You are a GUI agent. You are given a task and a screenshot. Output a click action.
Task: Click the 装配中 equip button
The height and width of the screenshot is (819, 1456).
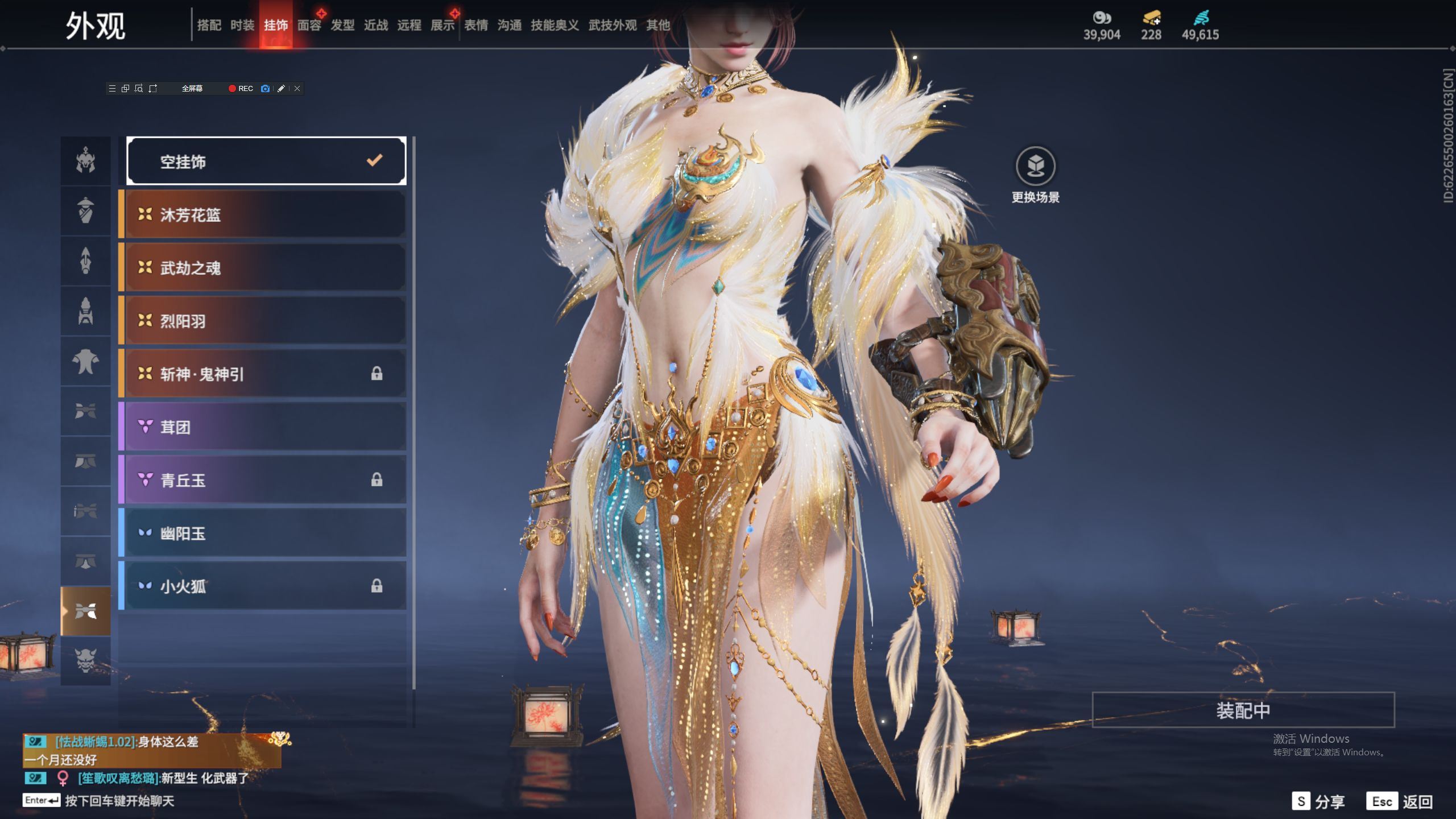1243,710
